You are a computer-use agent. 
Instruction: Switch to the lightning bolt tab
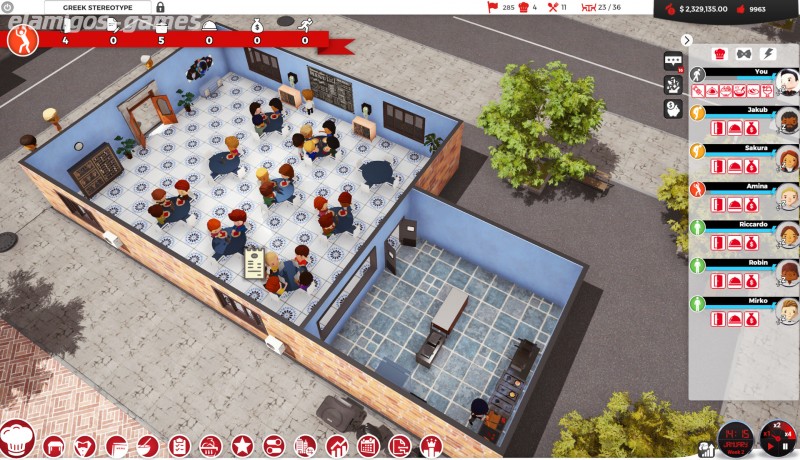765,54
